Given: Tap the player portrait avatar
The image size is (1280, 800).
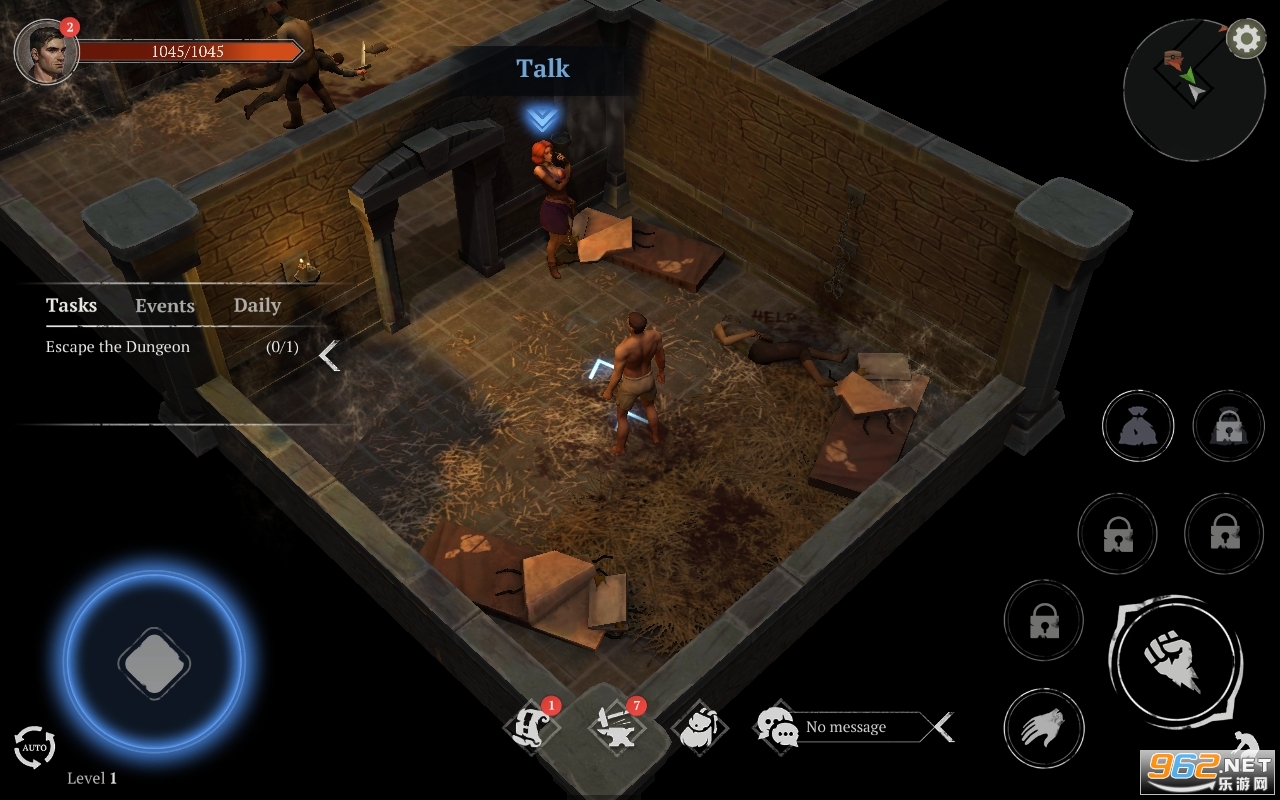Looking at the screenshot, I should click(46, 52).
